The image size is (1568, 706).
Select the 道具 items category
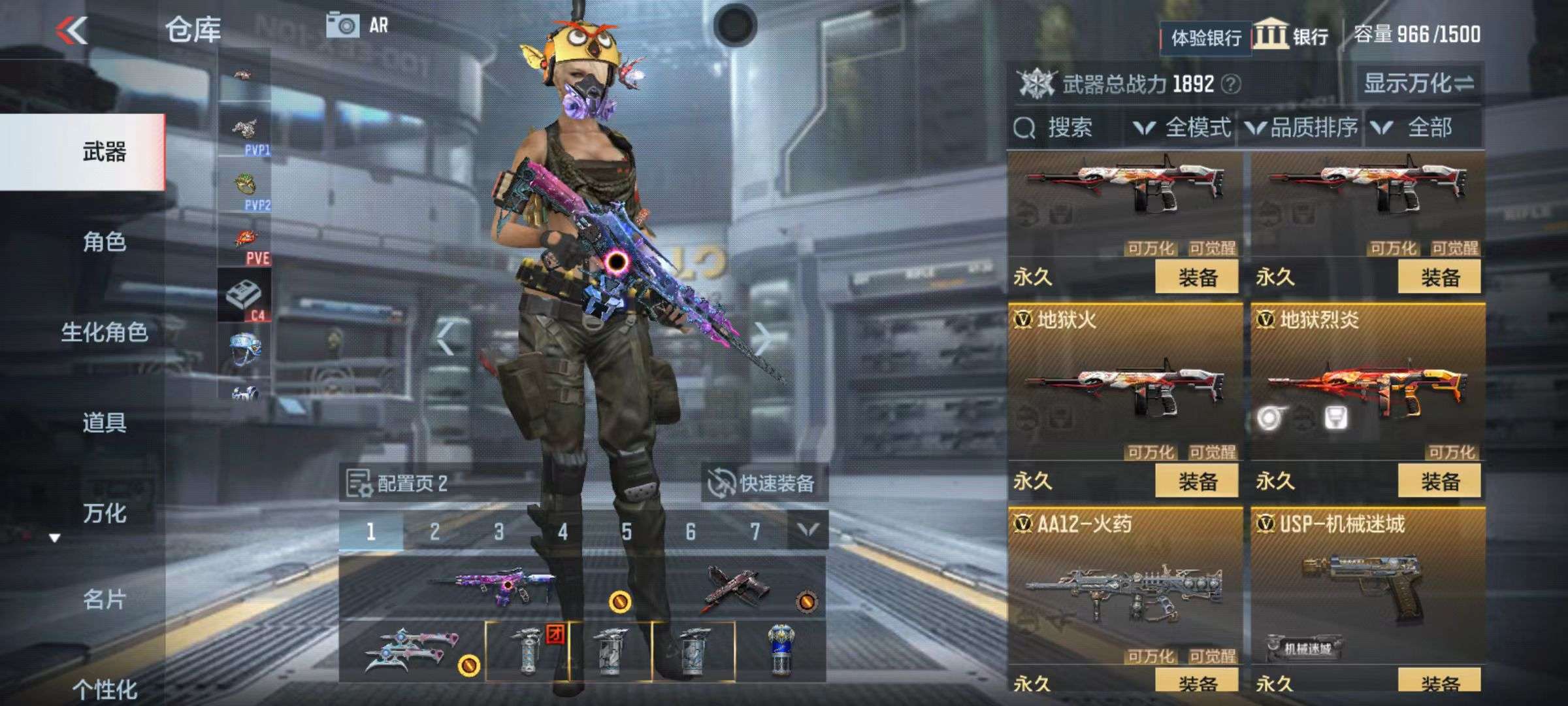[x=104, y=422]
